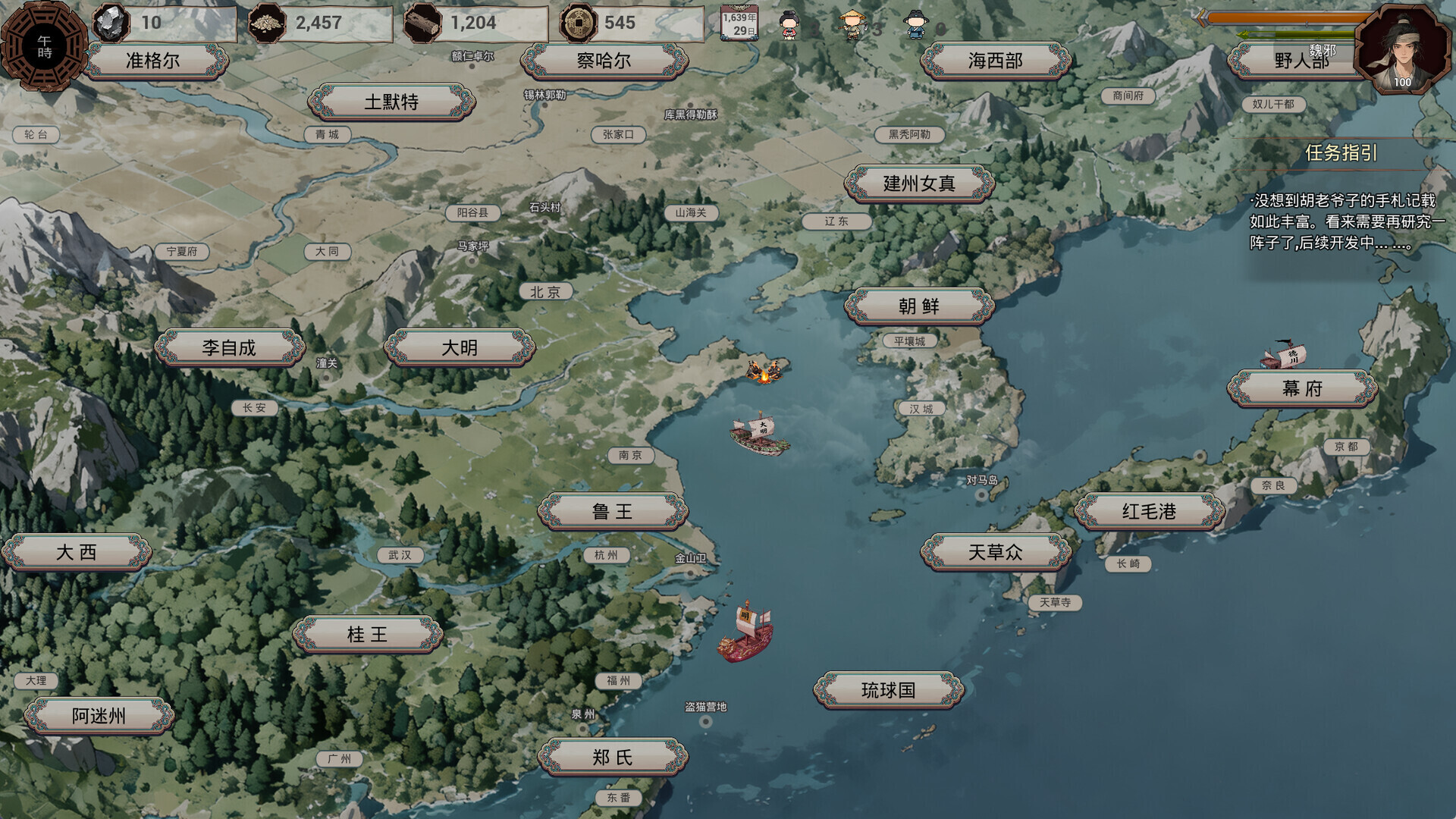Screen dimensions: 1456x819
Task: Open the 李自成 faction label
Action: tap(229, 347)
